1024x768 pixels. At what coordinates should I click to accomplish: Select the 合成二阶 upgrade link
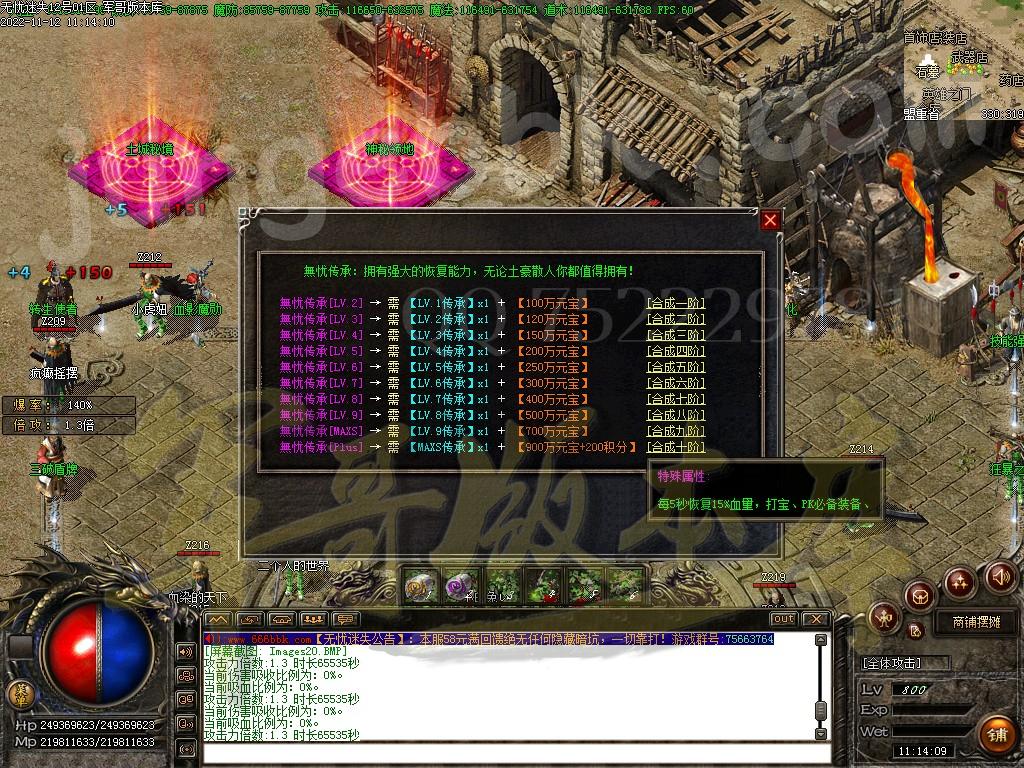[x=675, y=319]
